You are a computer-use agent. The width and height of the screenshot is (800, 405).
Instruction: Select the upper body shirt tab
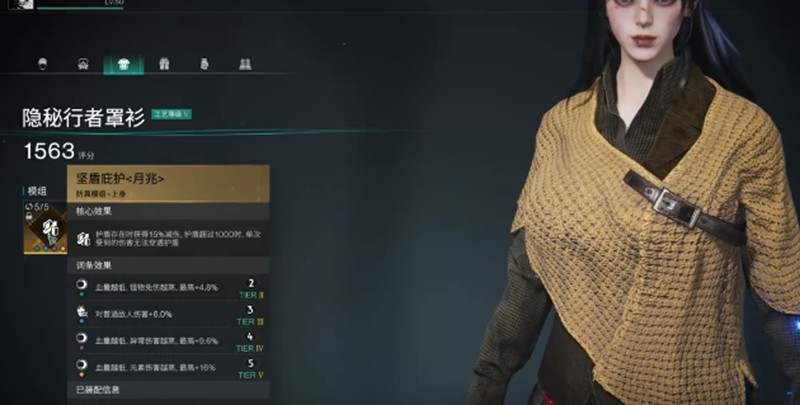123,64
